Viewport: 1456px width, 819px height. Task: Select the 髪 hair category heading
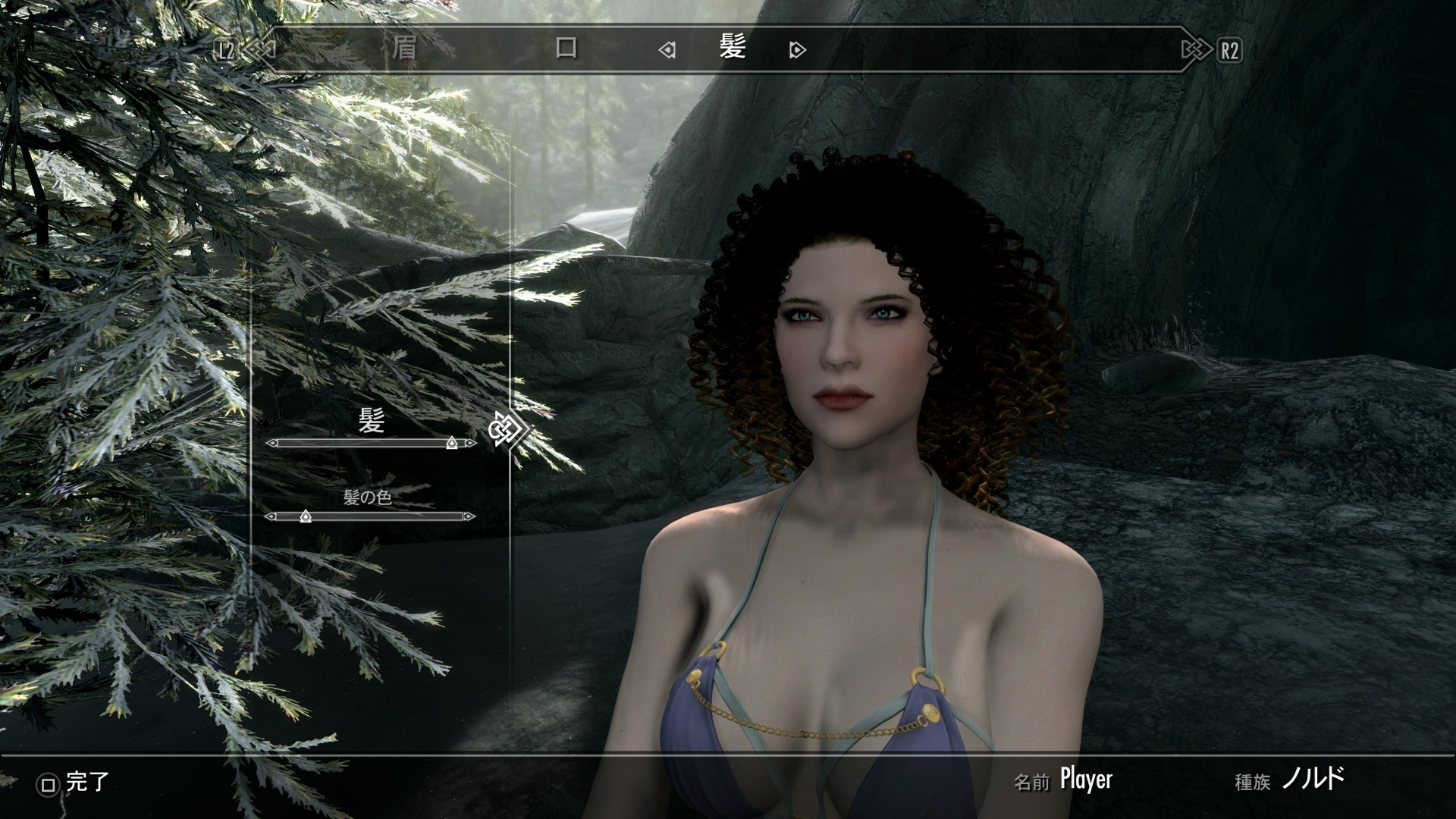click(733, 49)
